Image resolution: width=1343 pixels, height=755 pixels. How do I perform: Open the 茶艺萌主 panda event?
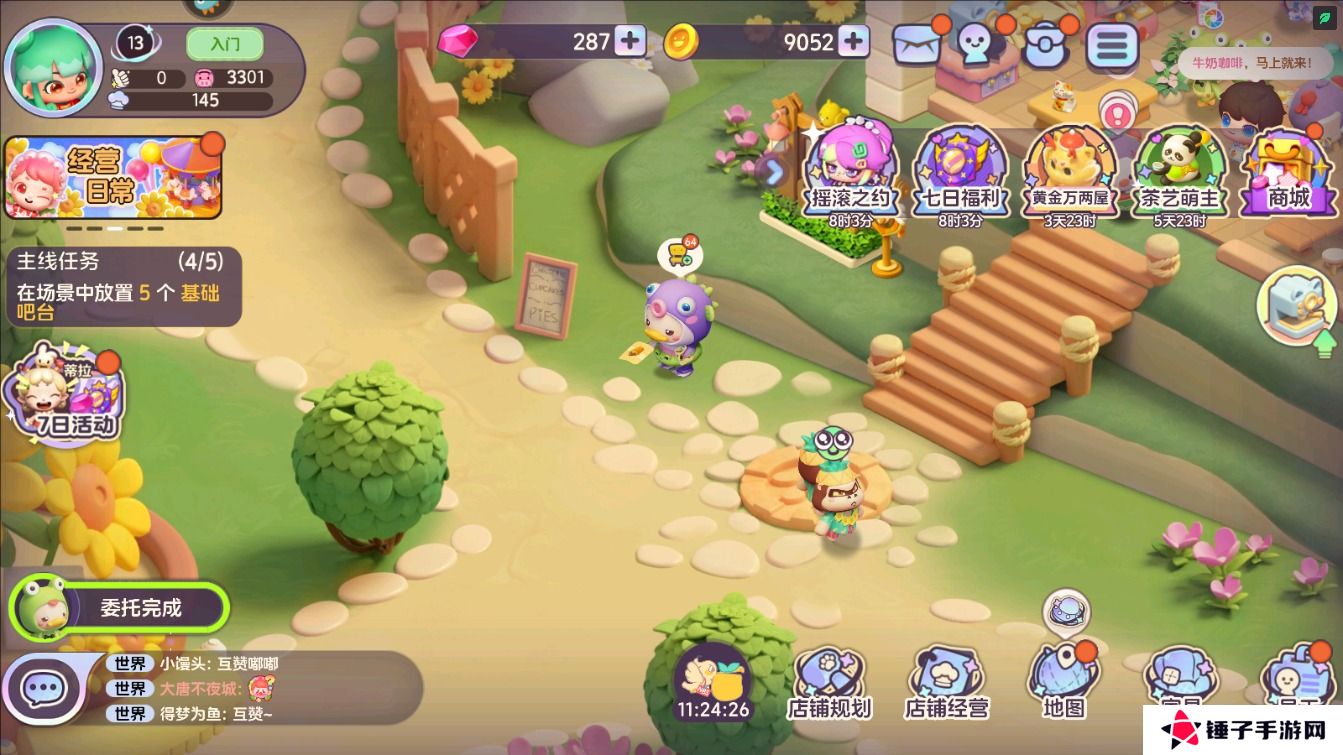[x=1182, y=172]
